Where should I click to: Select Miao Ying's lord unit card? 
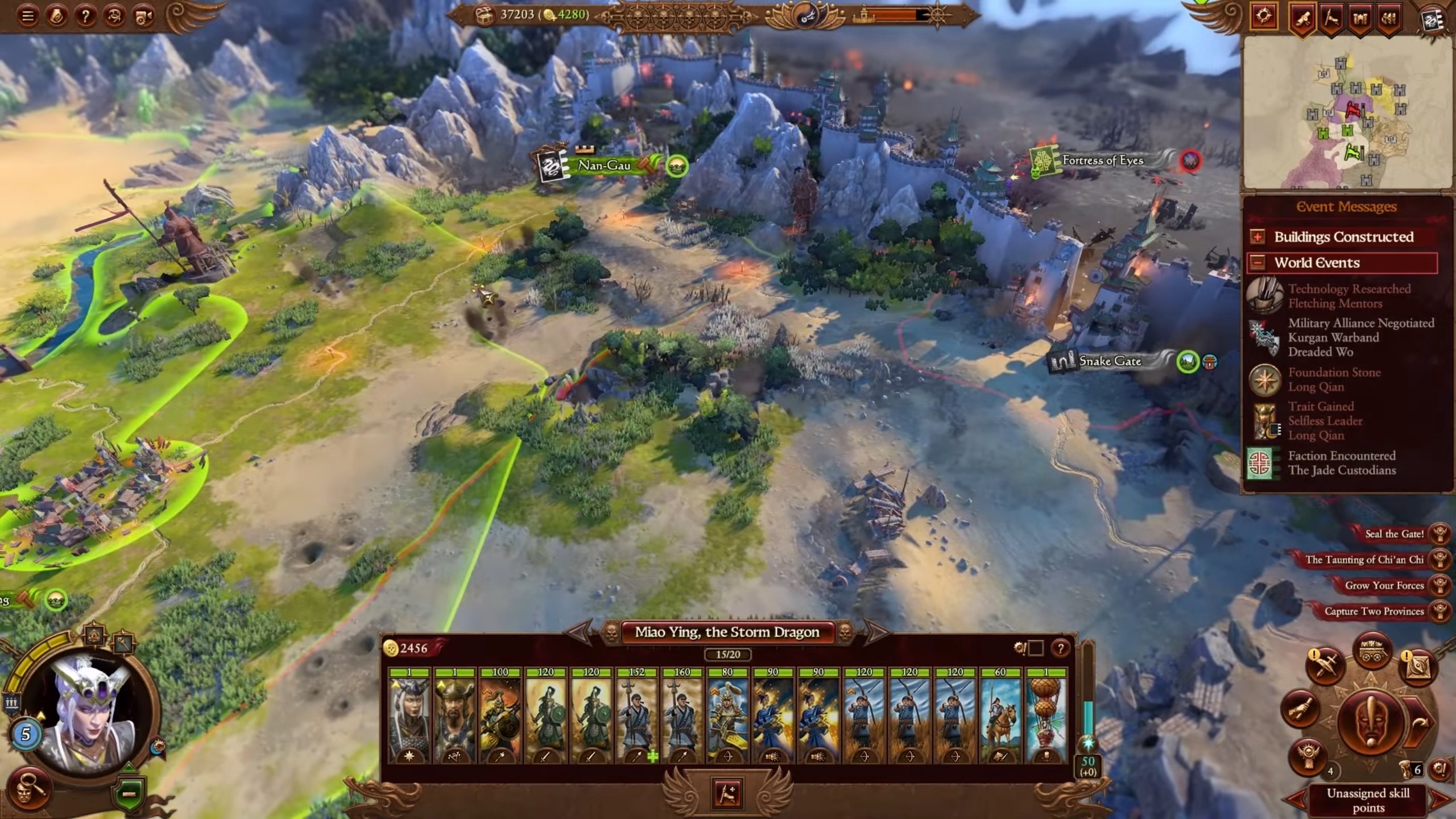[x=409, y=715]
